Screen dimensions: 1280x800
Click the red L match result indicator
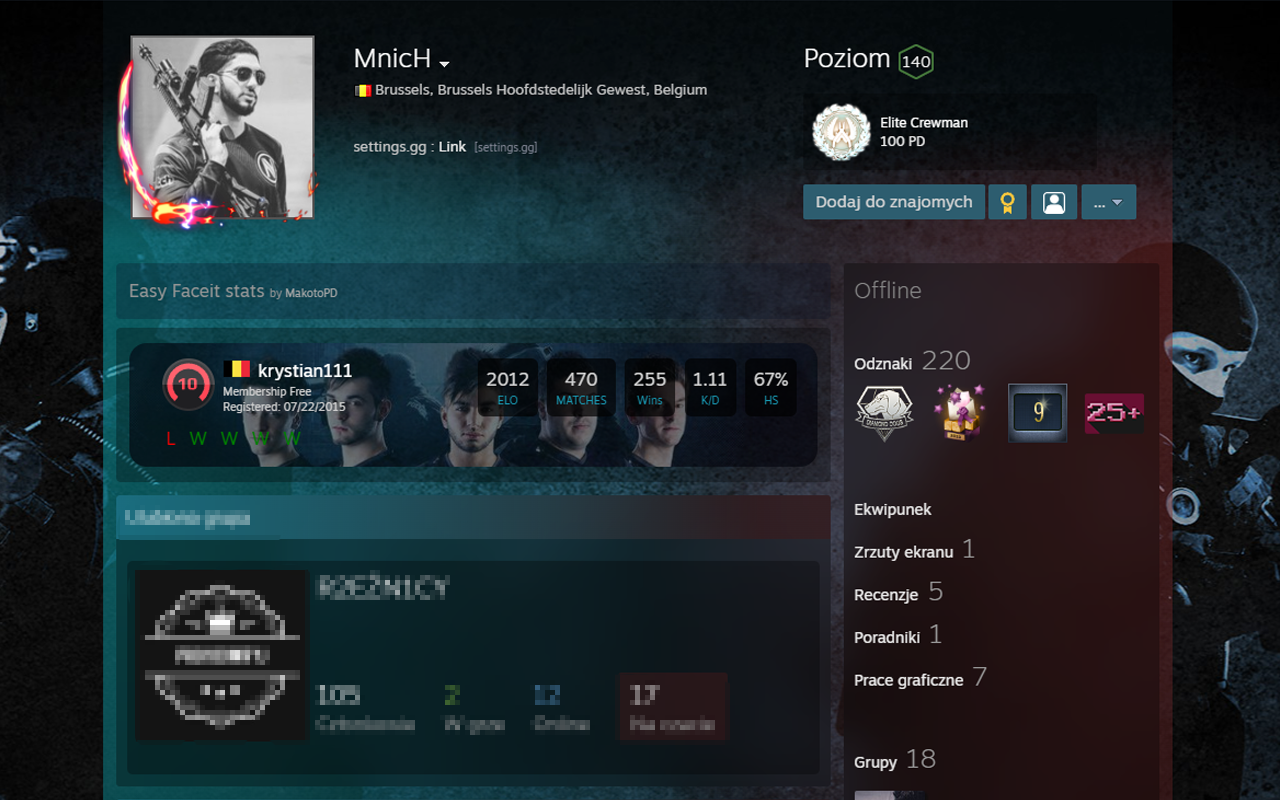(170, 438)
